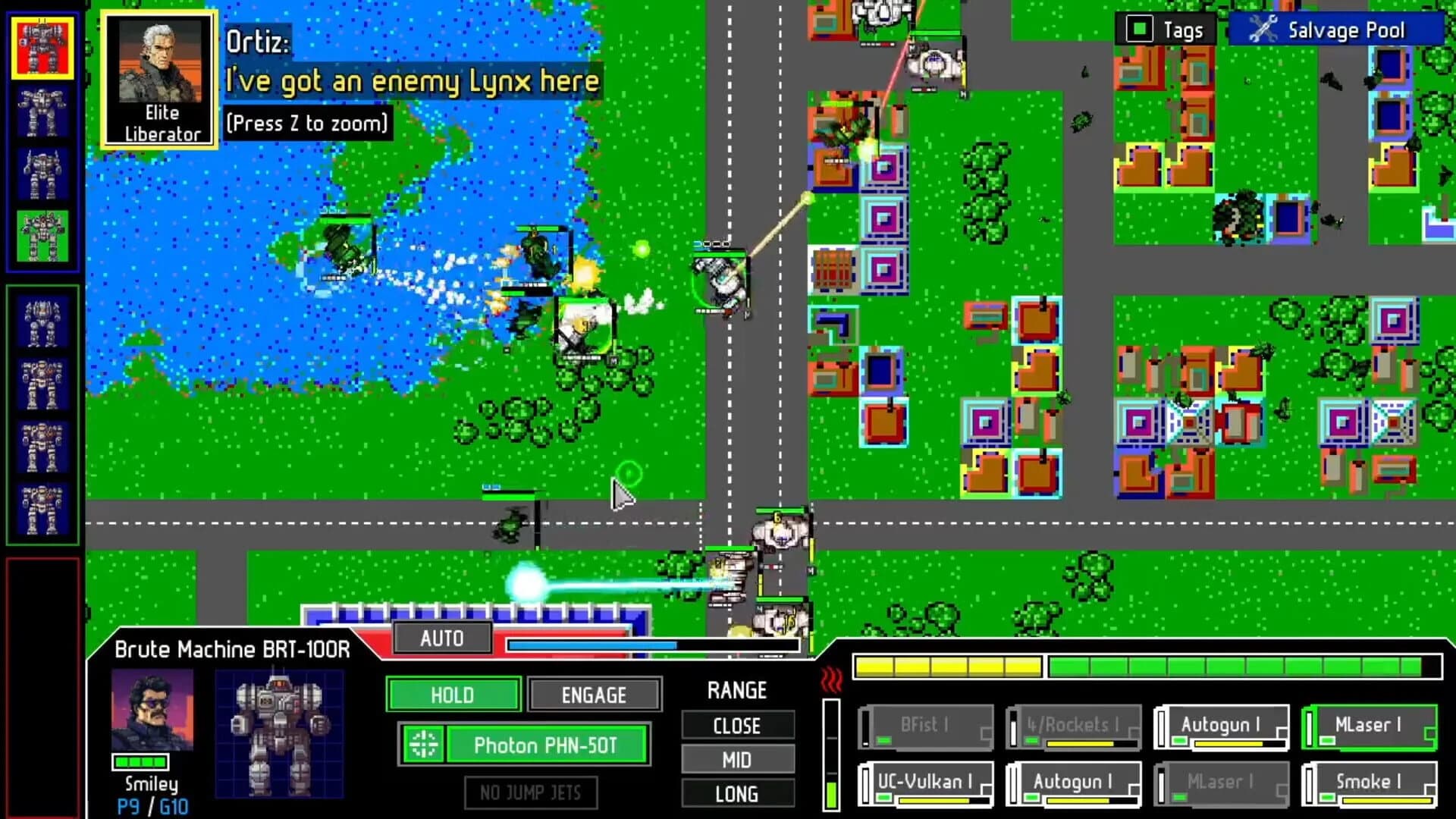Toggle the HOLD stance
The width and height of the screenshot is (1456, 819).
coord(453,695)
